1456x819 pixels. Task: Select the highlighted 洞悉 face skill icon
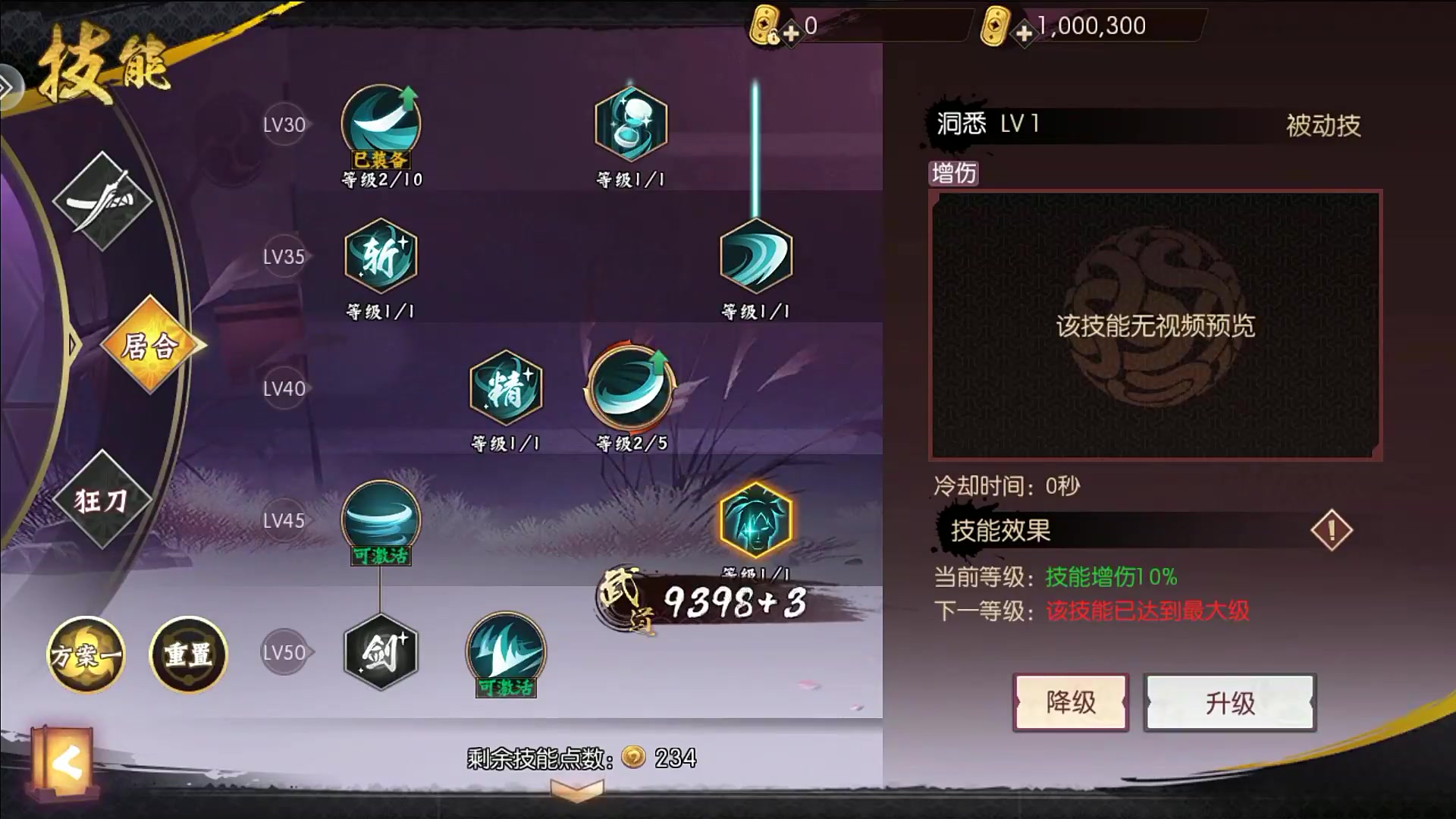click(755, 520)
